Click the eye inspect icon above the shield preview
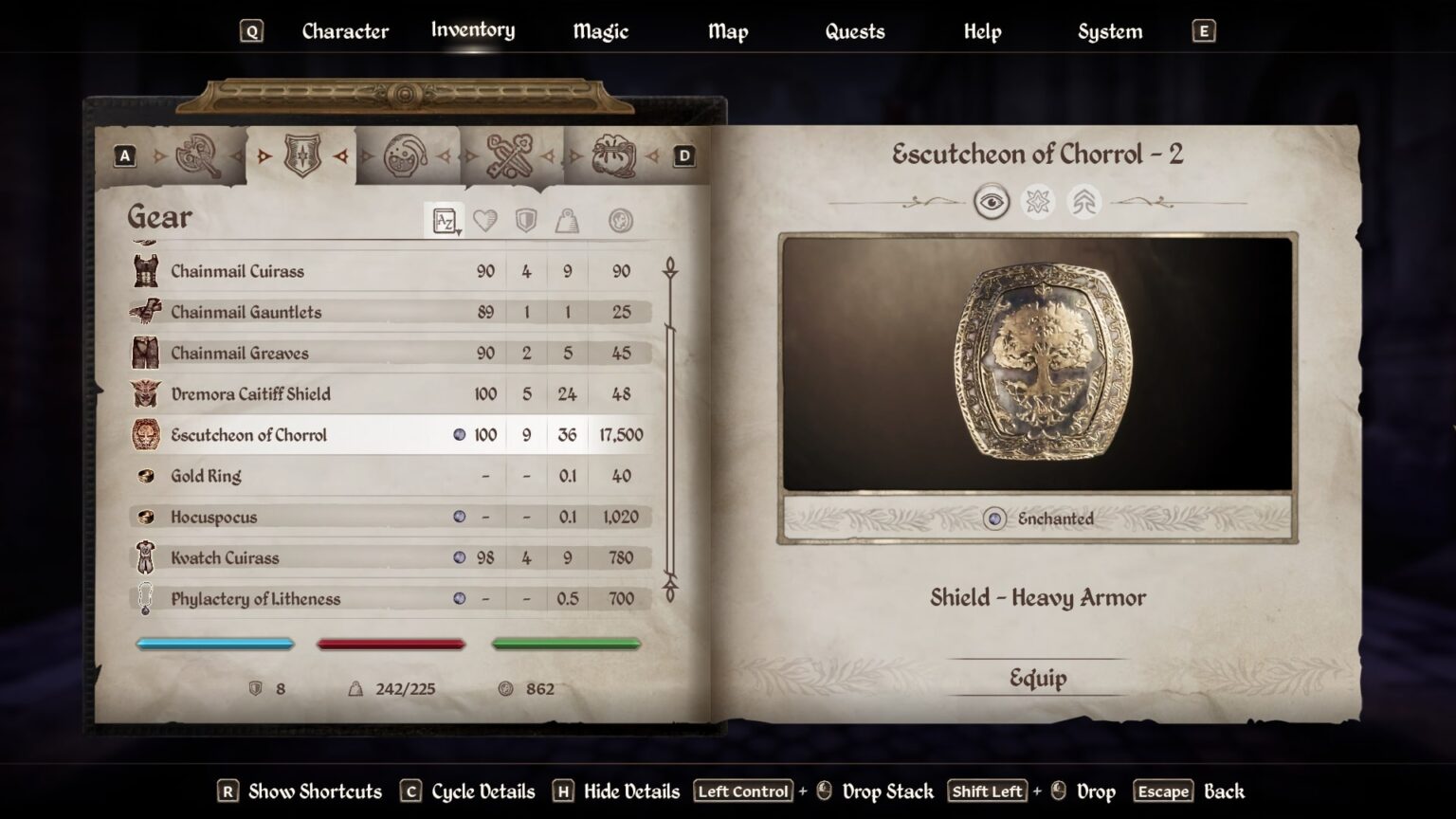This screenshot has width=1456, height=819. coord(992,203)
